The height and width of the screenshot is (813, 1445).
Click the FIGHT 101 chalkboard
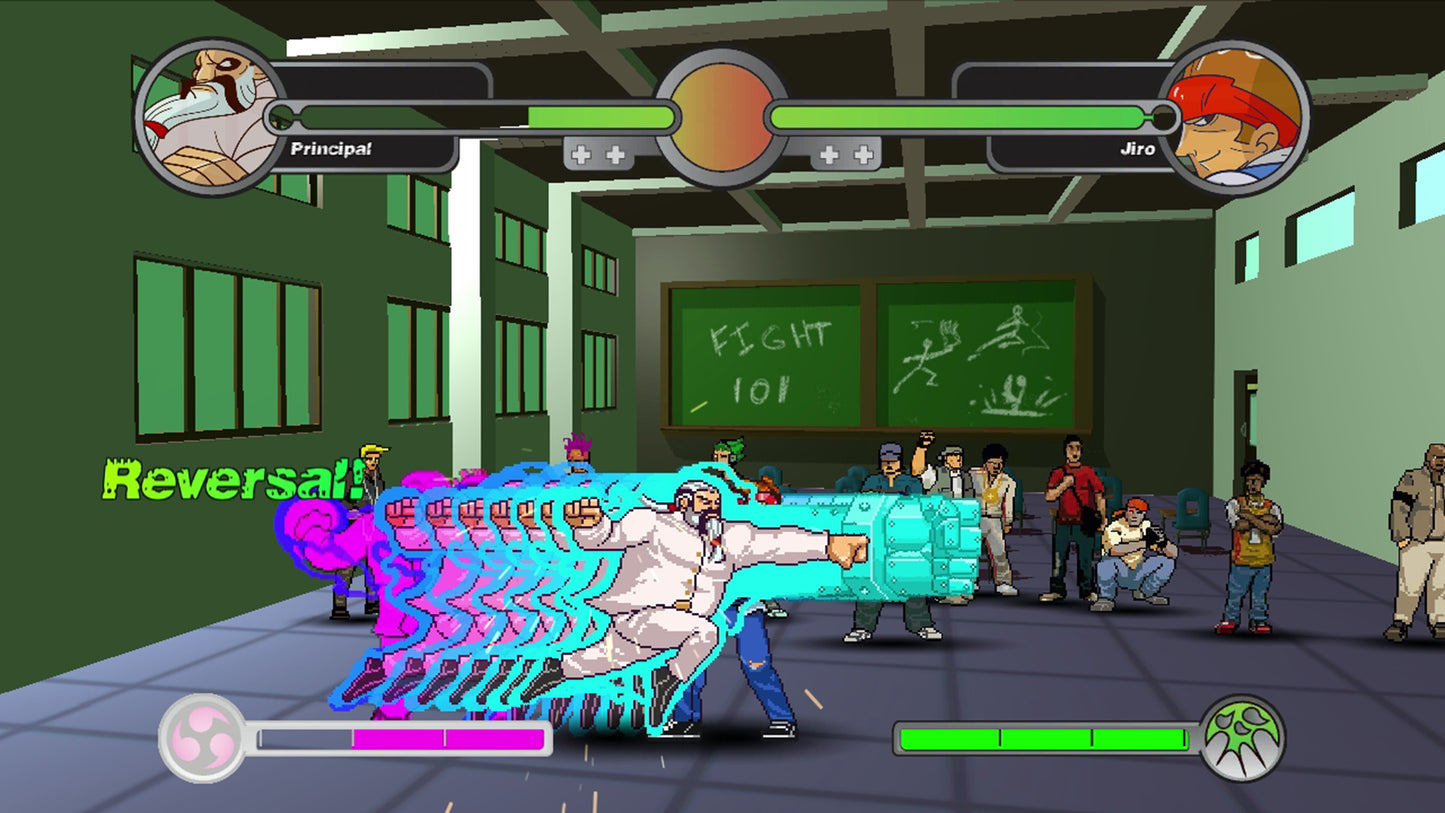(x=770, y=355)
